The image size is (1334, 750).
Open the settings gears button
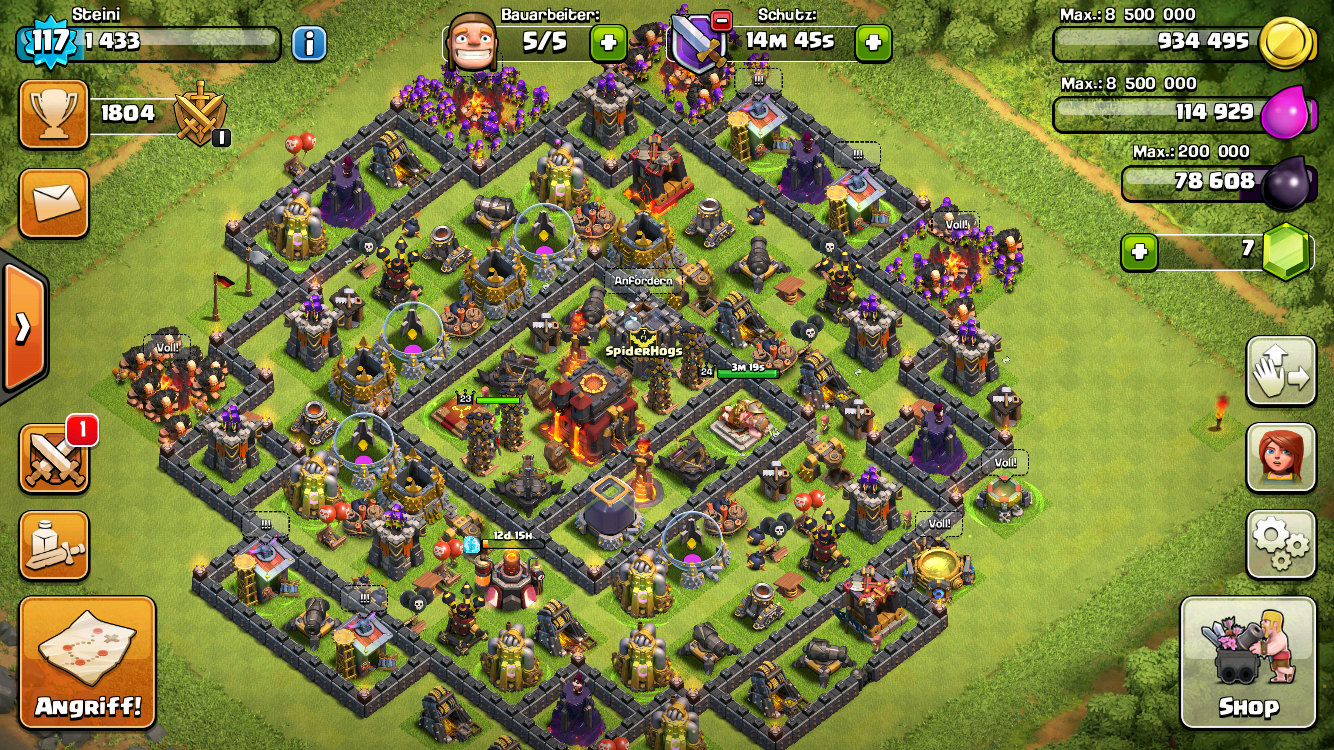(1280, 544)
